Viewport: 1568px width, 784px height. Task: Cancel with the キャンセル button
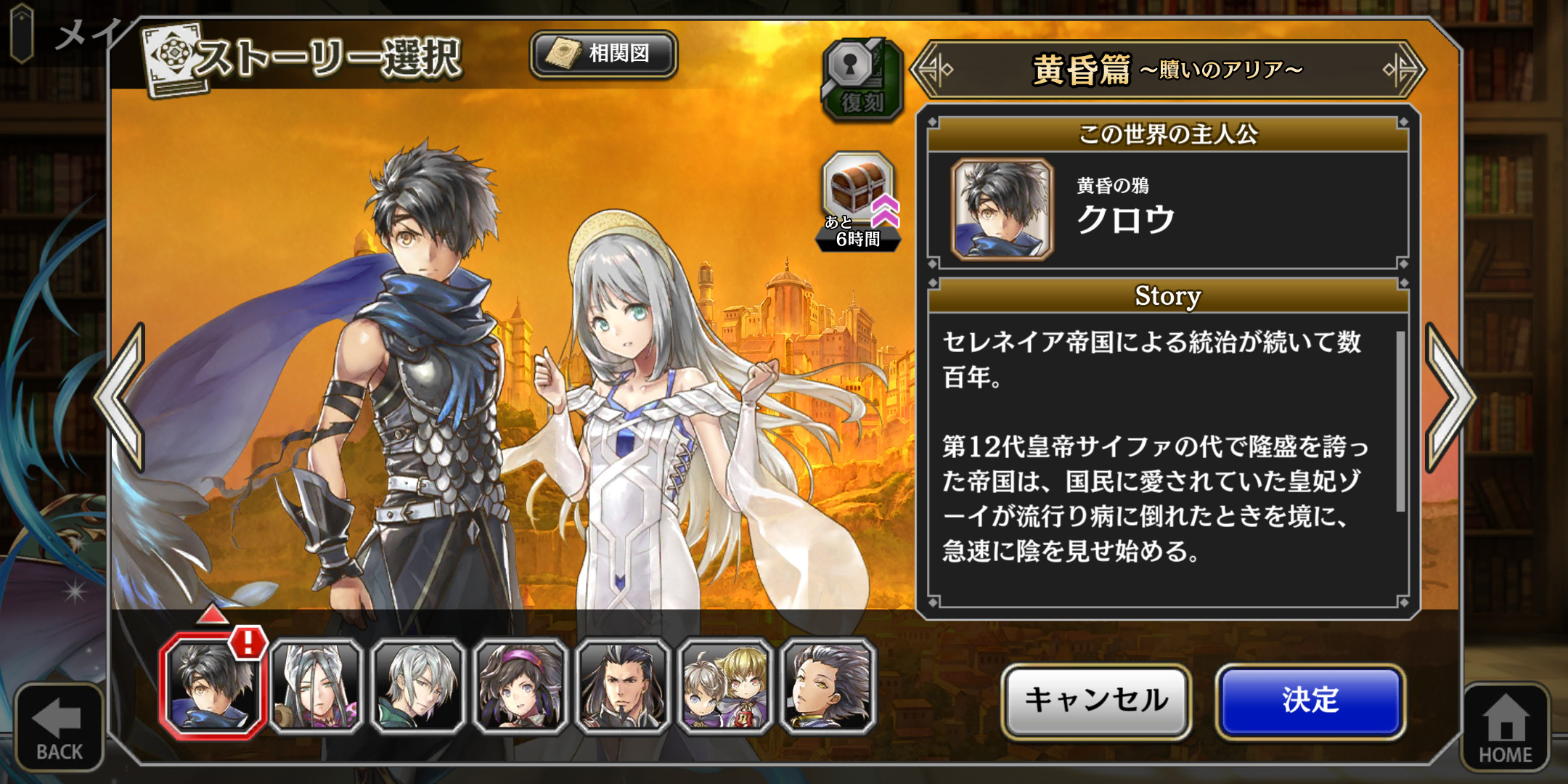click(x=1096, y=701)
